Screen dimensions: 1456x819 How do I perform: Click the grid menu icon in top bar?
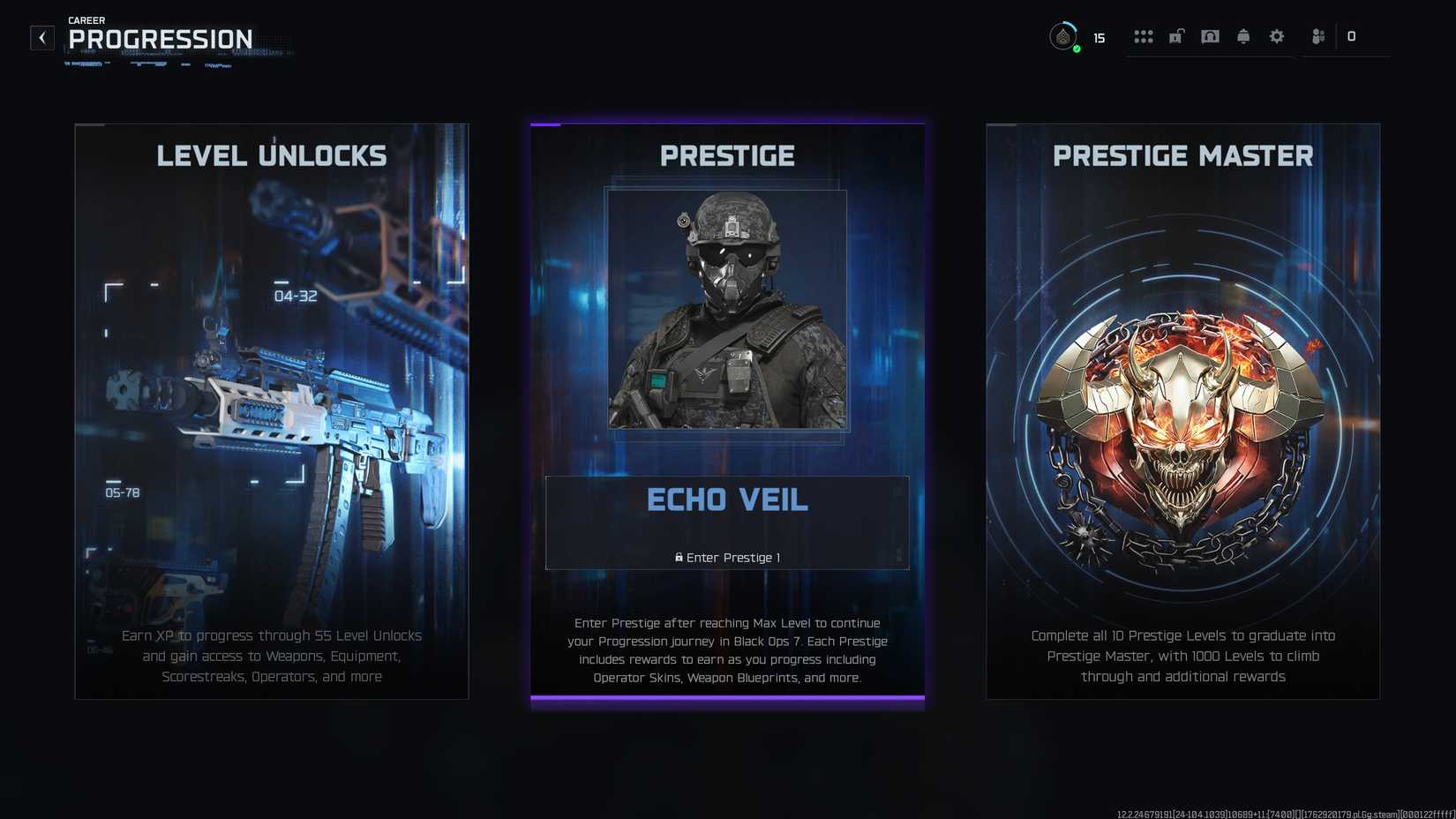[1143, 36]
